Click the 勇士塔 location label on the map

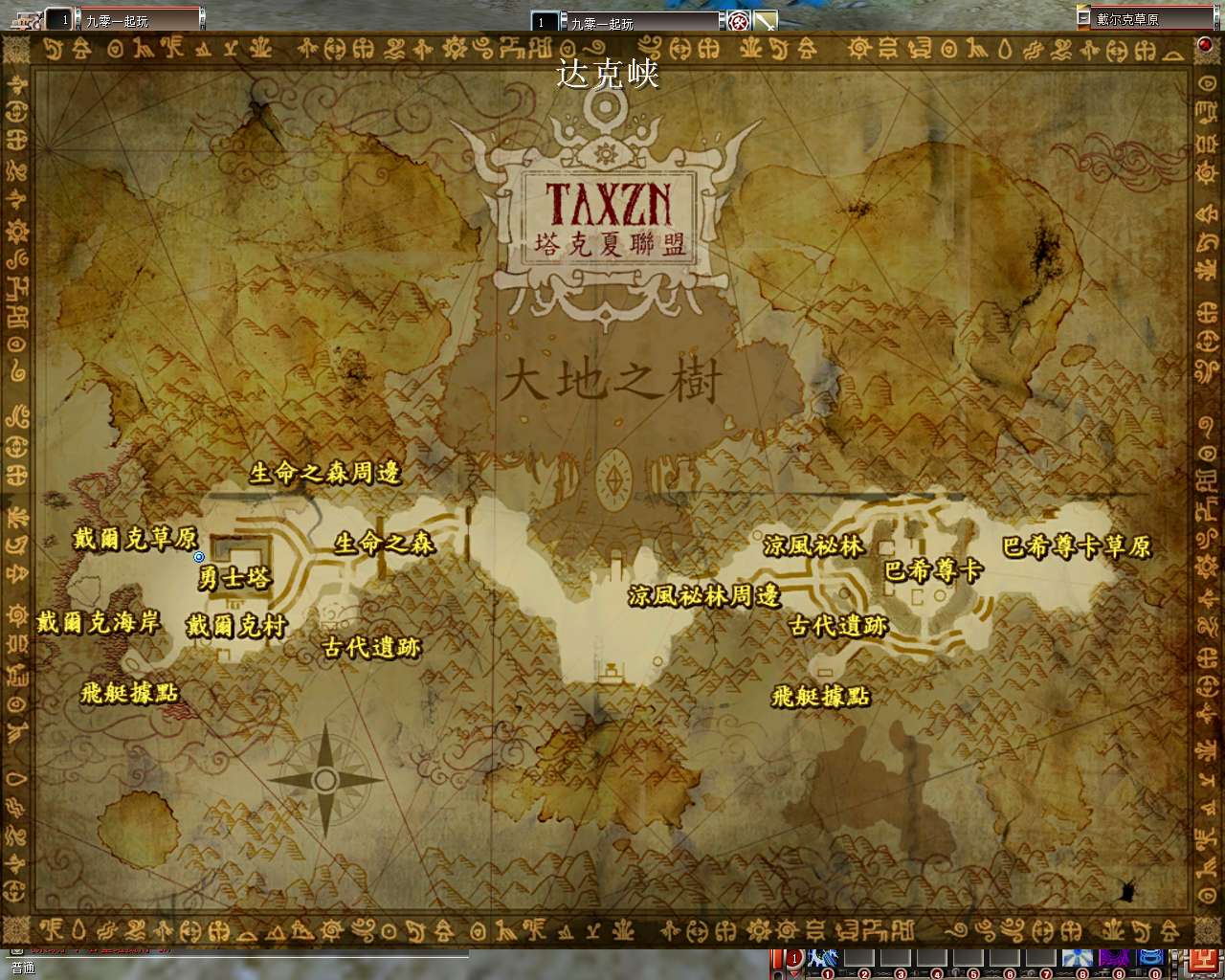tap(233, 575)
